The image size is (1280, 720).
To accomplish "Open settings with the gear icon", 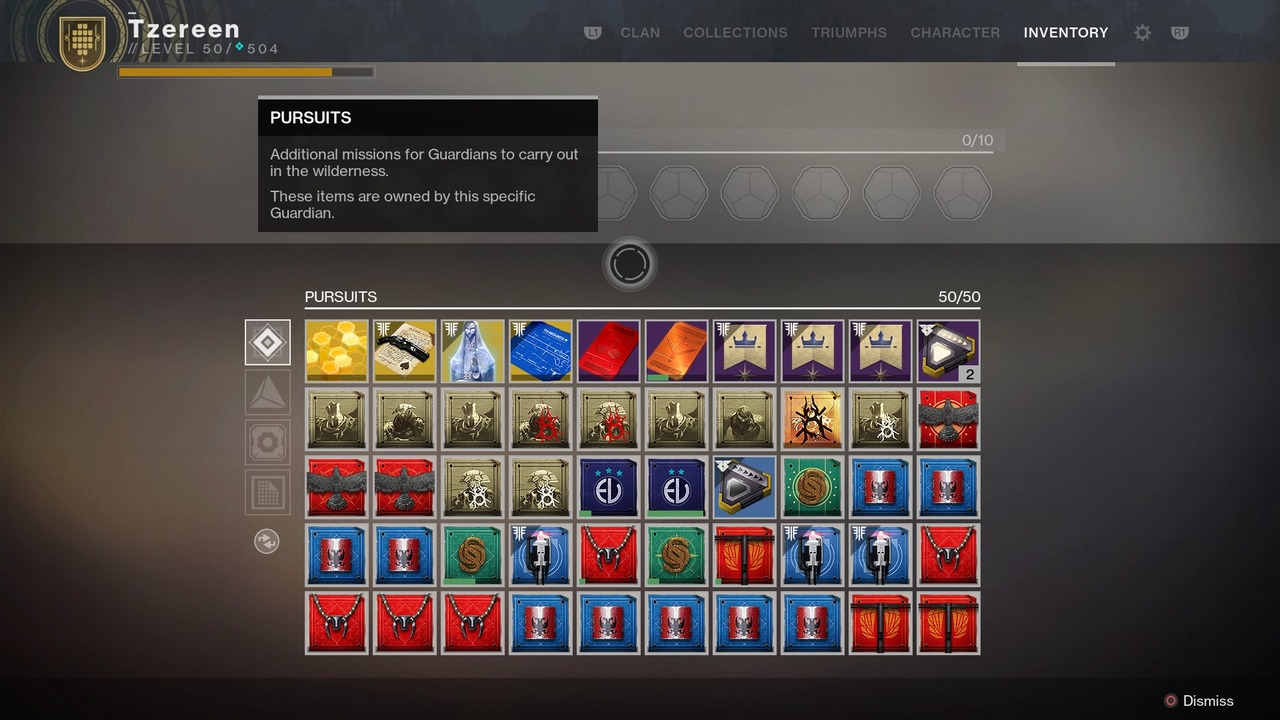I will 1142,33.
